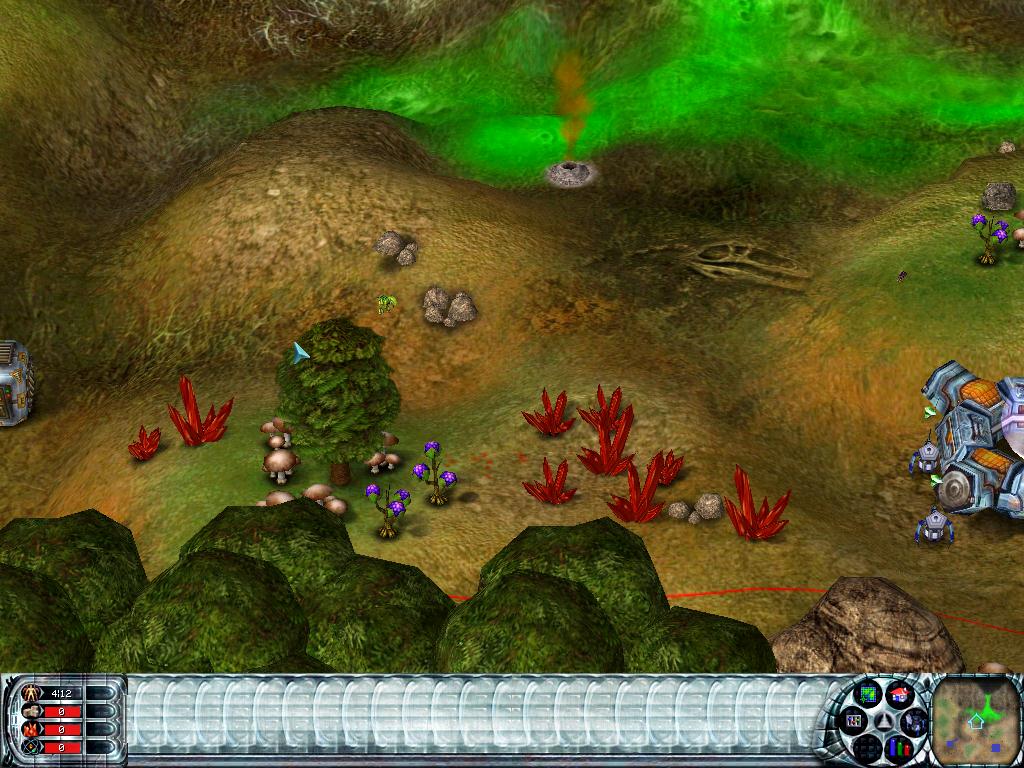Click the red flame energy resource icon
The height and width of the screenshot is (768, 1024).
pos(29,728)
